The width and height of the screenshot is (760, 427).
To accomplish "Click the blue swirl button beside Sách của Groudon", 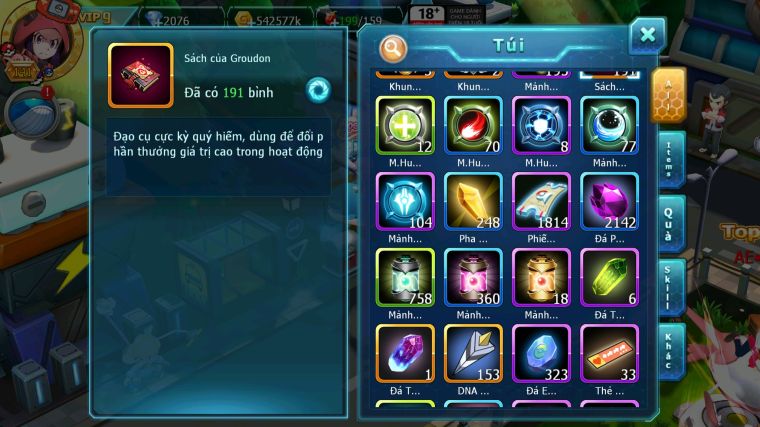I will click(x=318, y=89).
